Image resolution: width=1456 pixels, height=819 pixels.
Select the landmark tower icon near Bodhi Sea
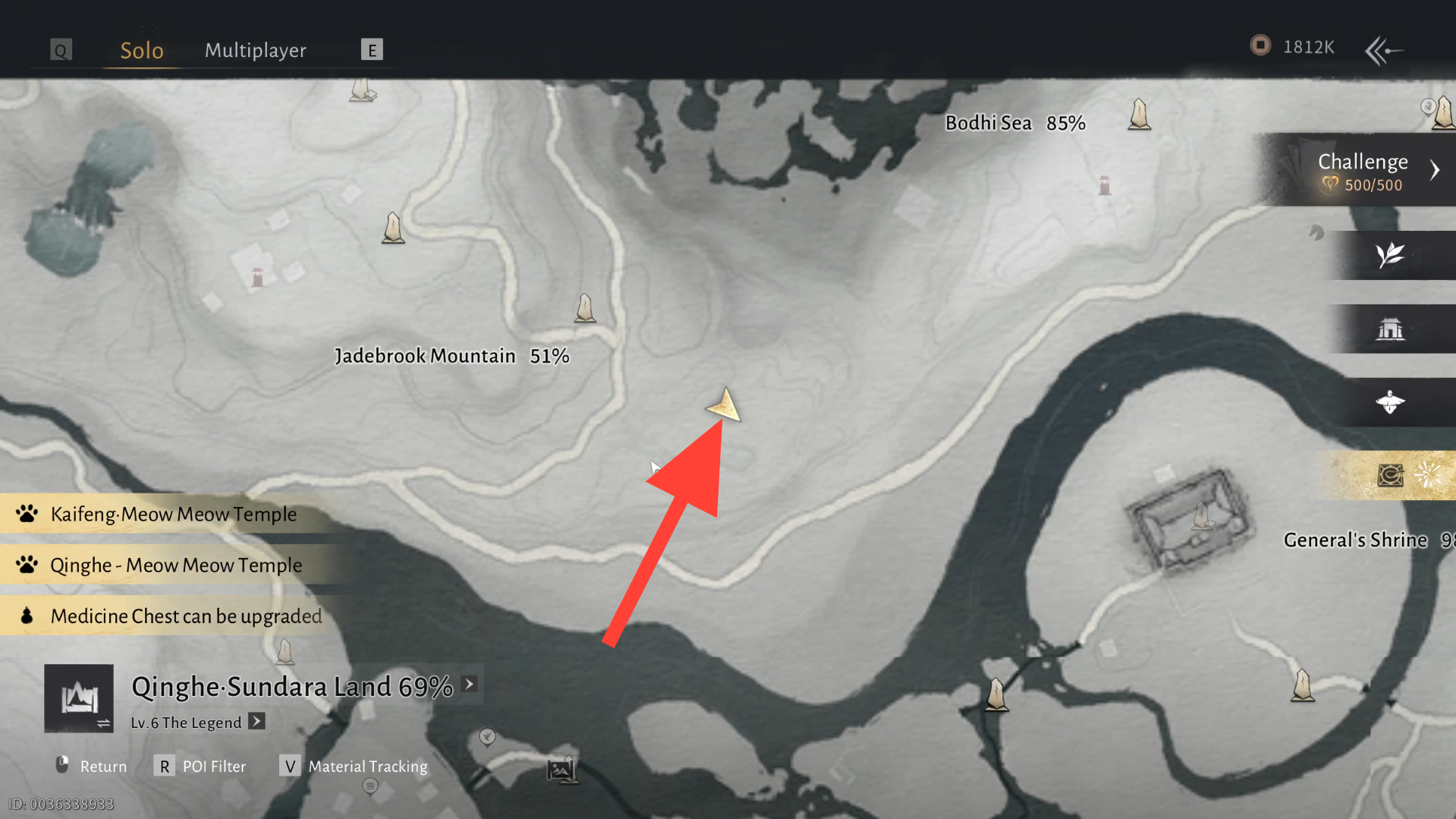[1138, 115]
